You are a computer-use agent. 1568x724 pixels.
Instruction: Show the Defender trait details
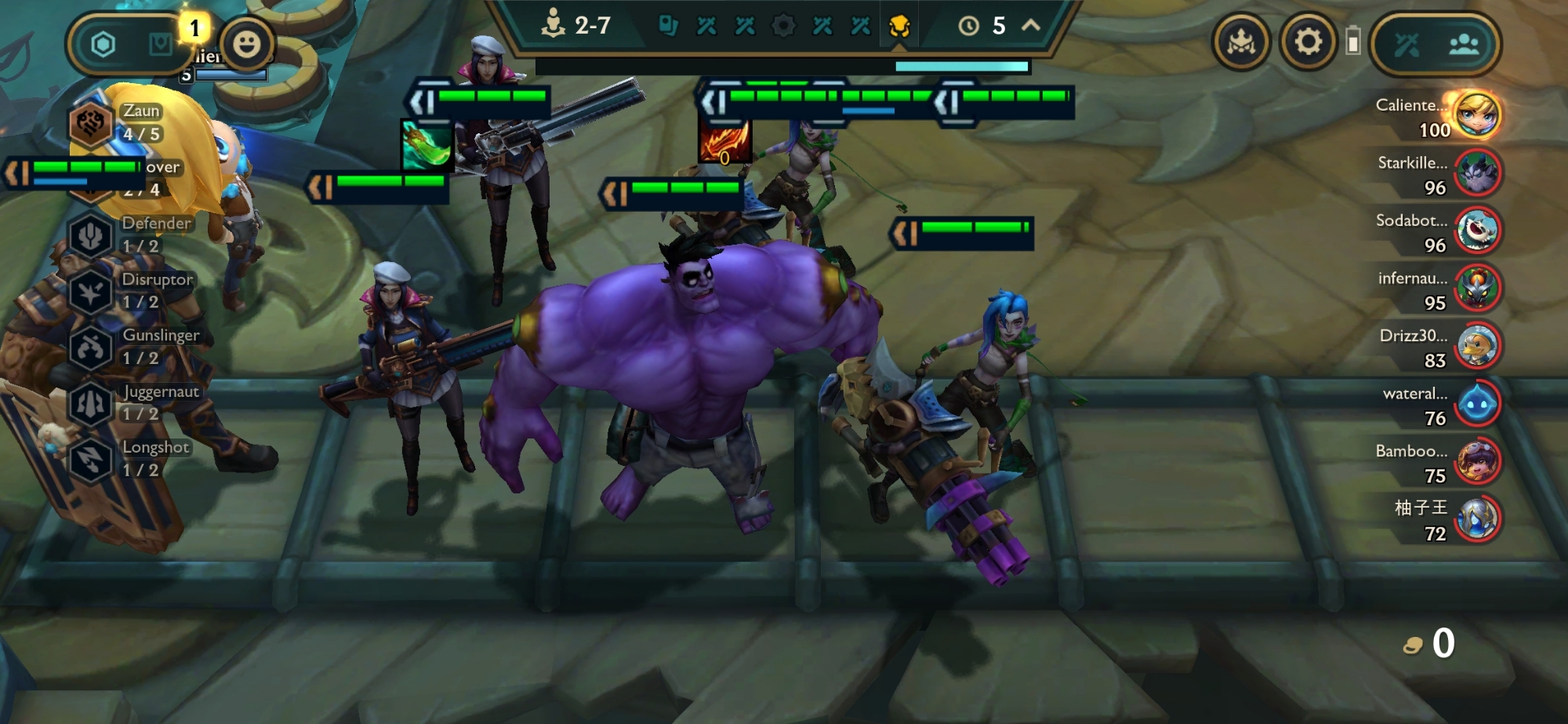click(91, 235)
